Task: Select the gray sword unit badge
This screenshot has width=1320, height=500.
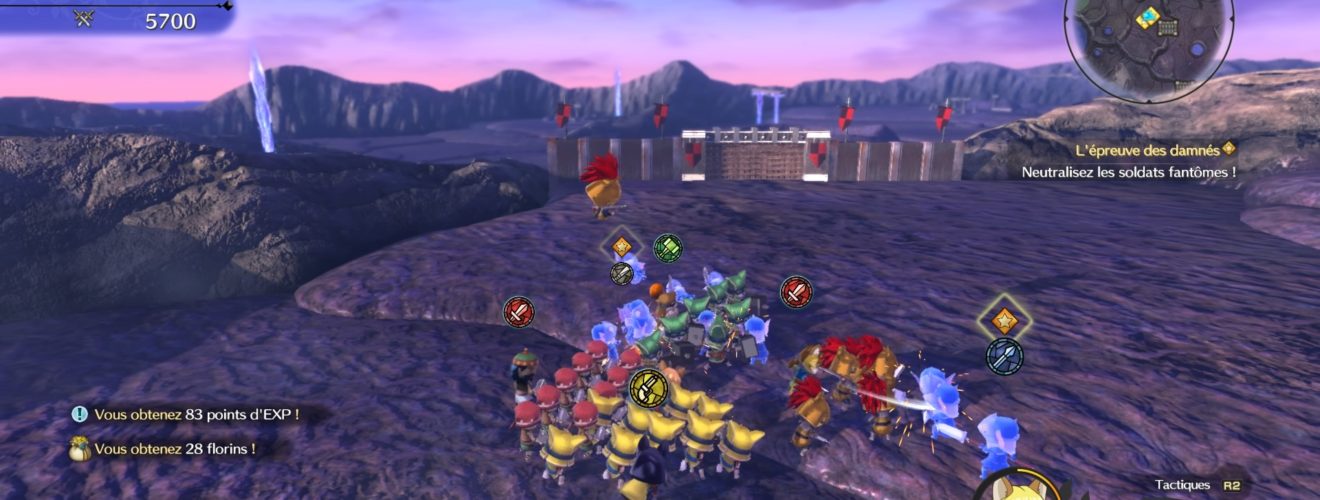Action: 622,273
